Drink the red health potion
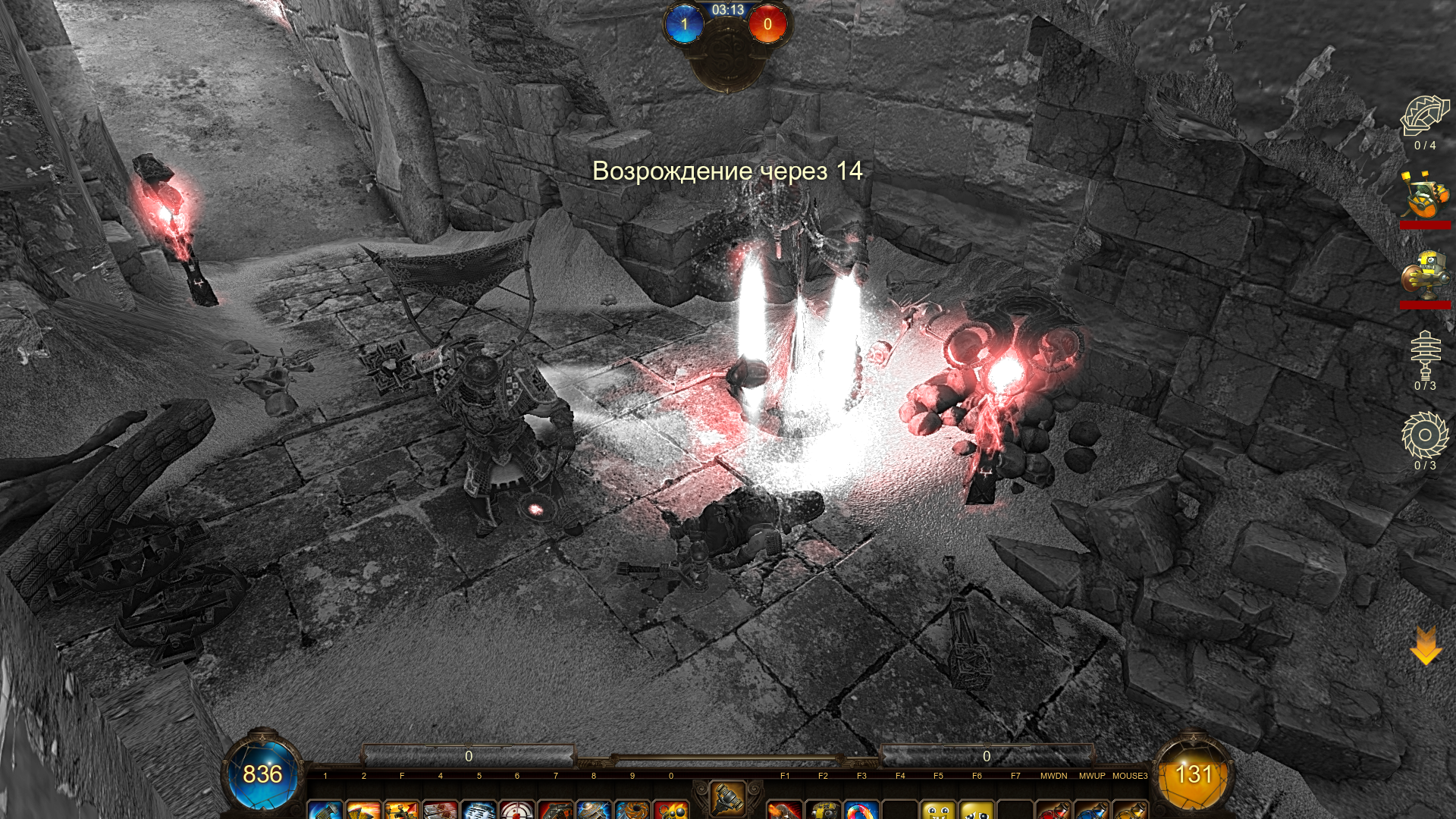 [x=1053, y=810]
